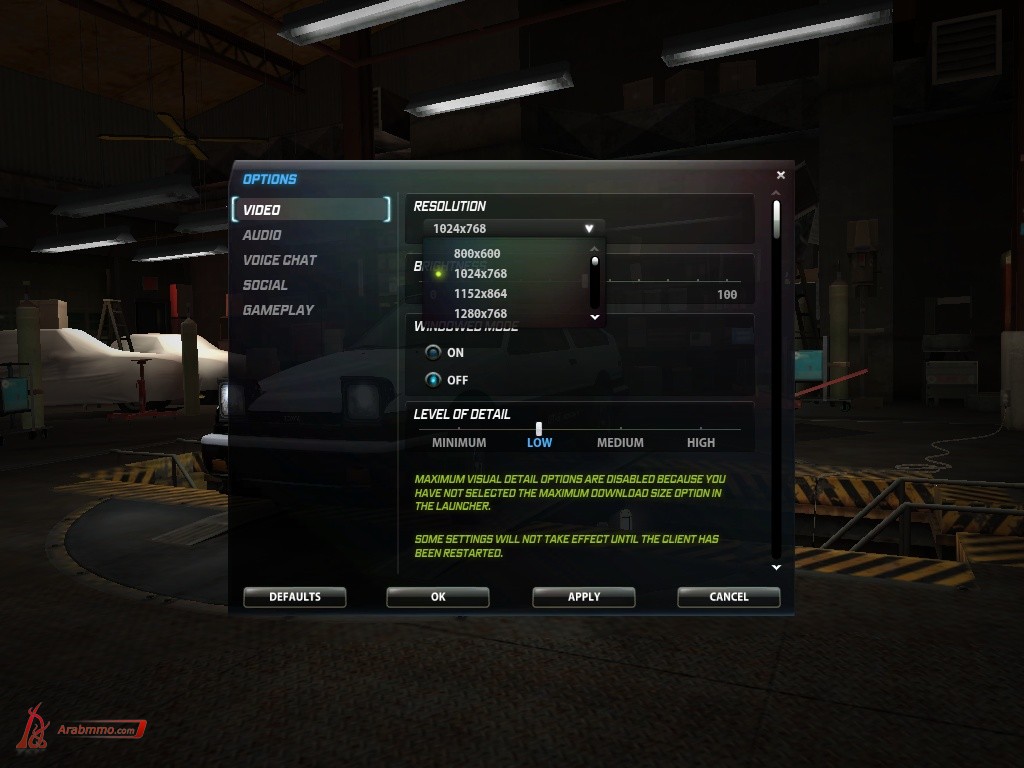Go to the Gameplay options tab
This screenshot has height=768, width=1024.
click(278, 310)
